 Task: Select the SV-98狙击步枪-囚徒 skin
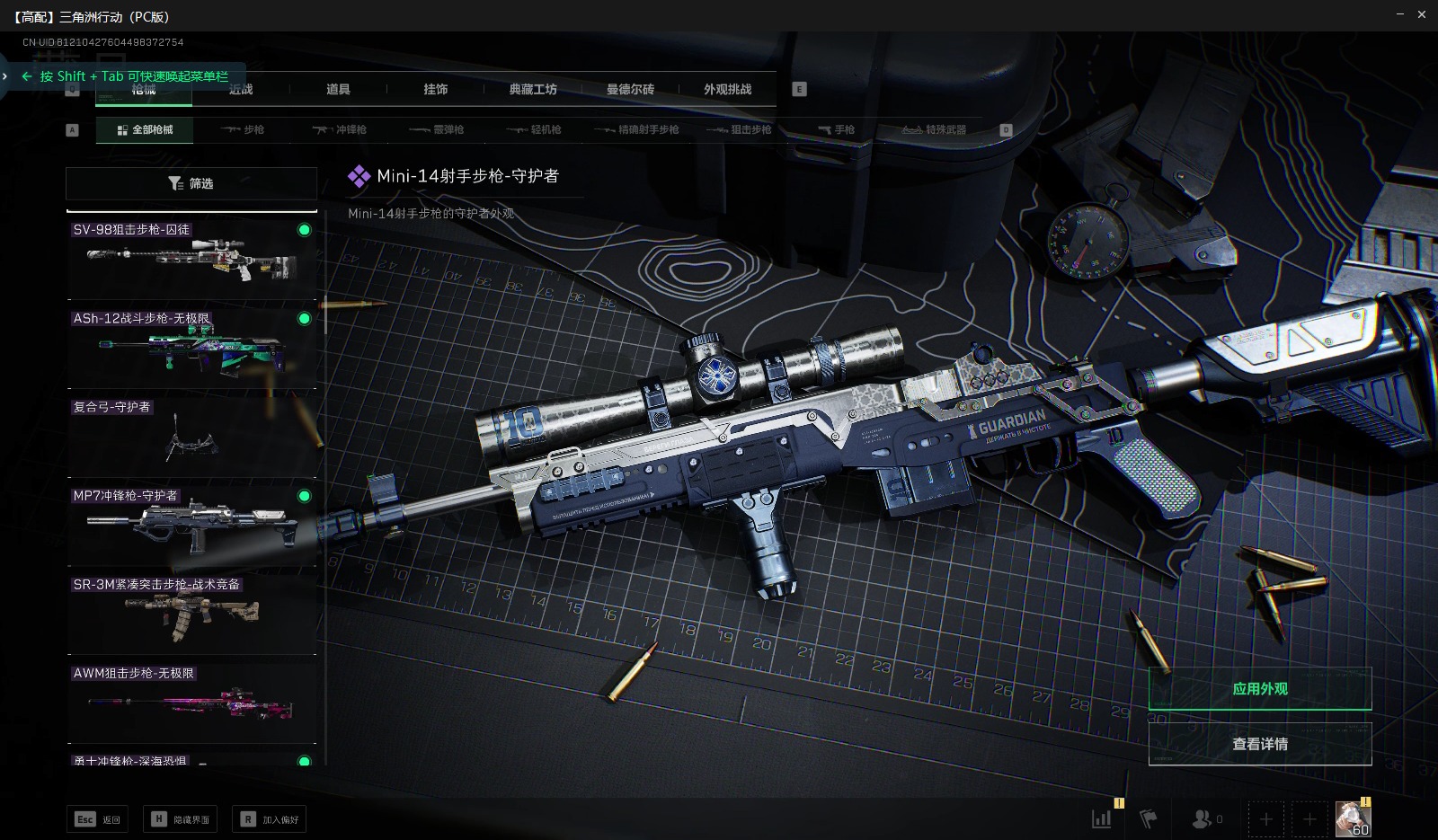tap(191, 258)
